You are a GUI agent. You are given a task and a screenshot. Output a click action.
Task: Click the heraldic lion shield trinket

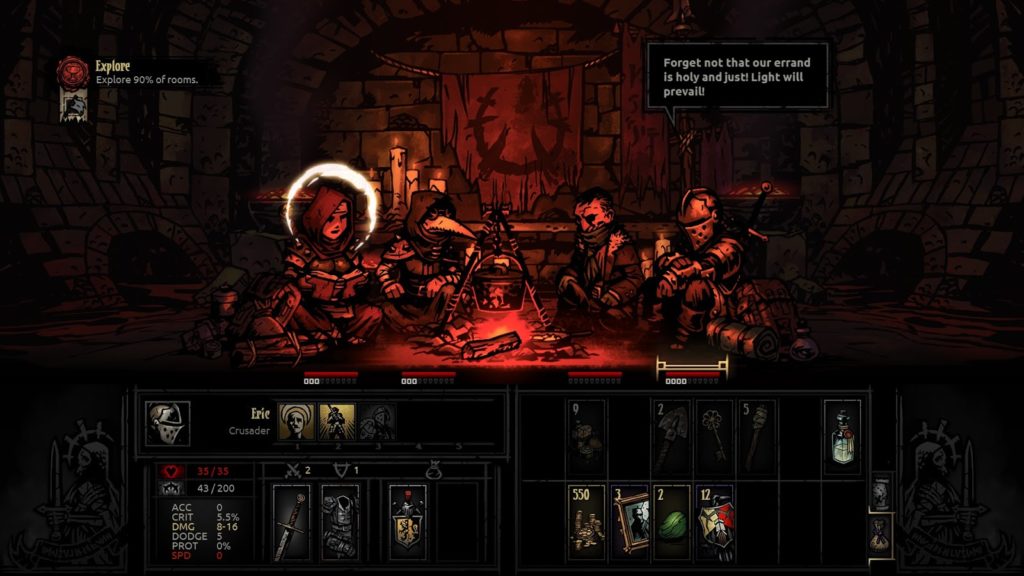(x=408, y=521)
